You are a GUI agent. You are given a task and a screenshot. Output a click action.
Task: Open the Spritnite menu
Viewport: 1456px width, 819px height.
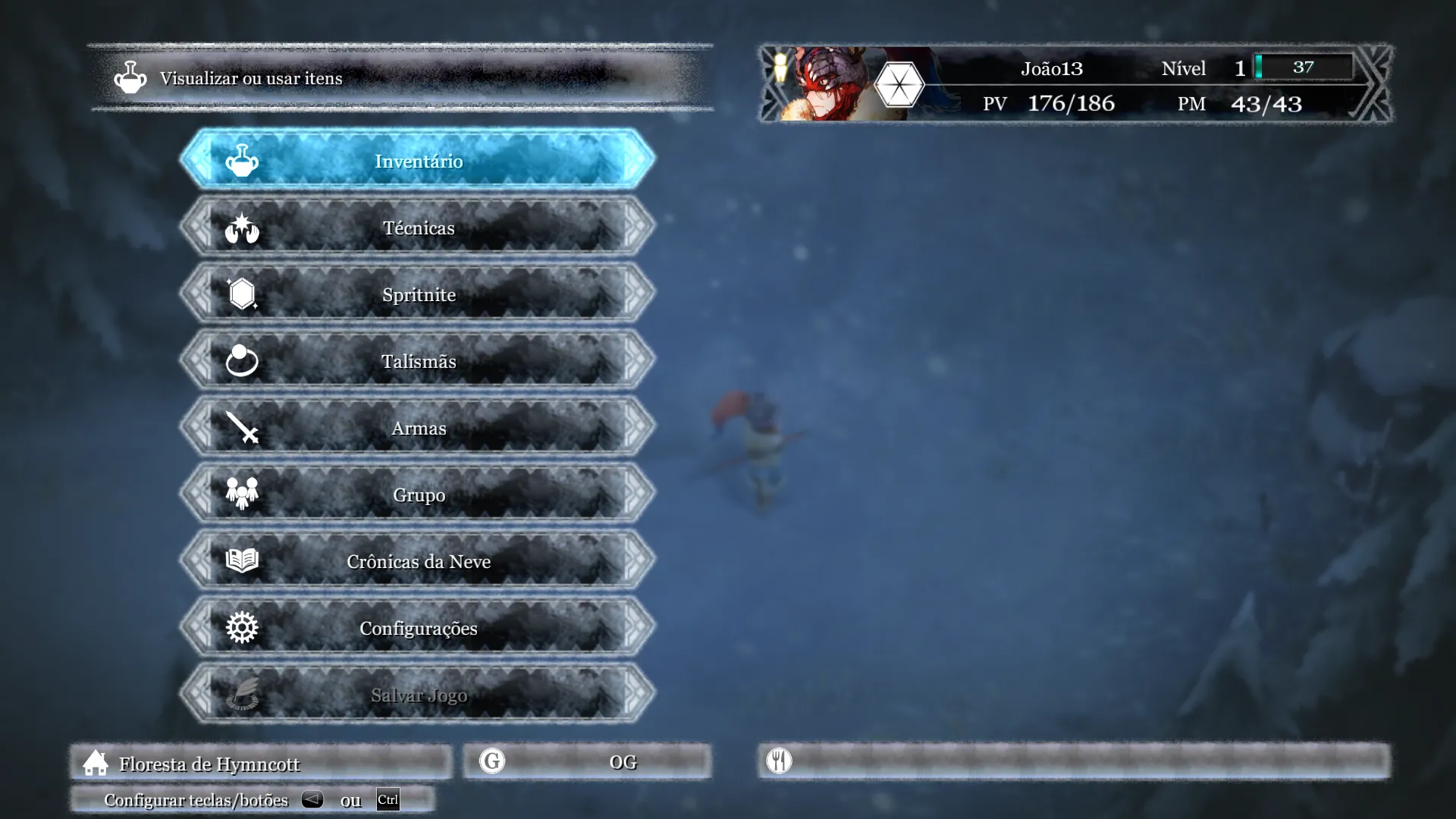pyautogui.click(x=418, y=294)
